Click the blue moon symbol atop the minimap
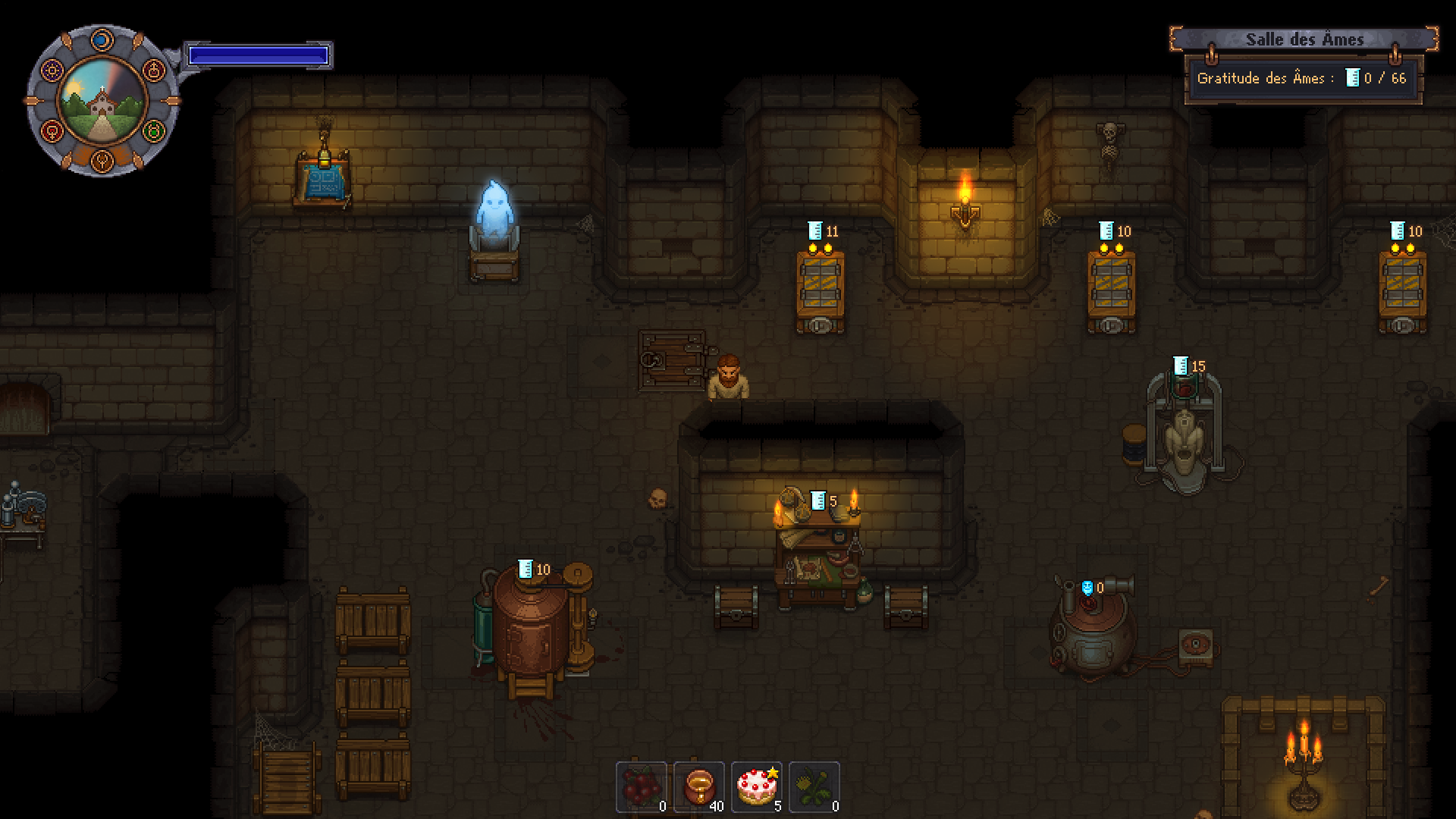Viewport: 1456px width, 819px height. click(x=102, y=39)
